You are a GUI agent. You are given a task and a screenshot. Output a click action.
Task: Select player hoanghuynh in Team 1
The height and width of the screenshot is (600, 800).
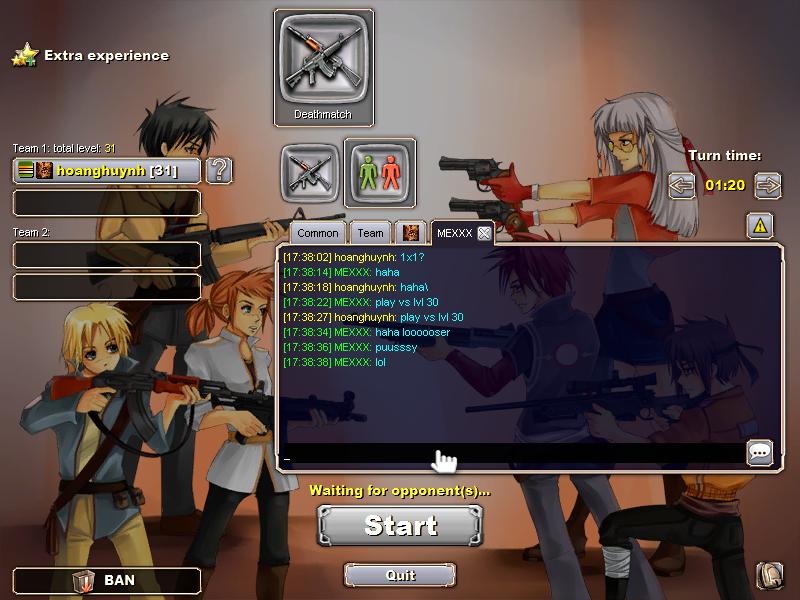pos(107,171)
